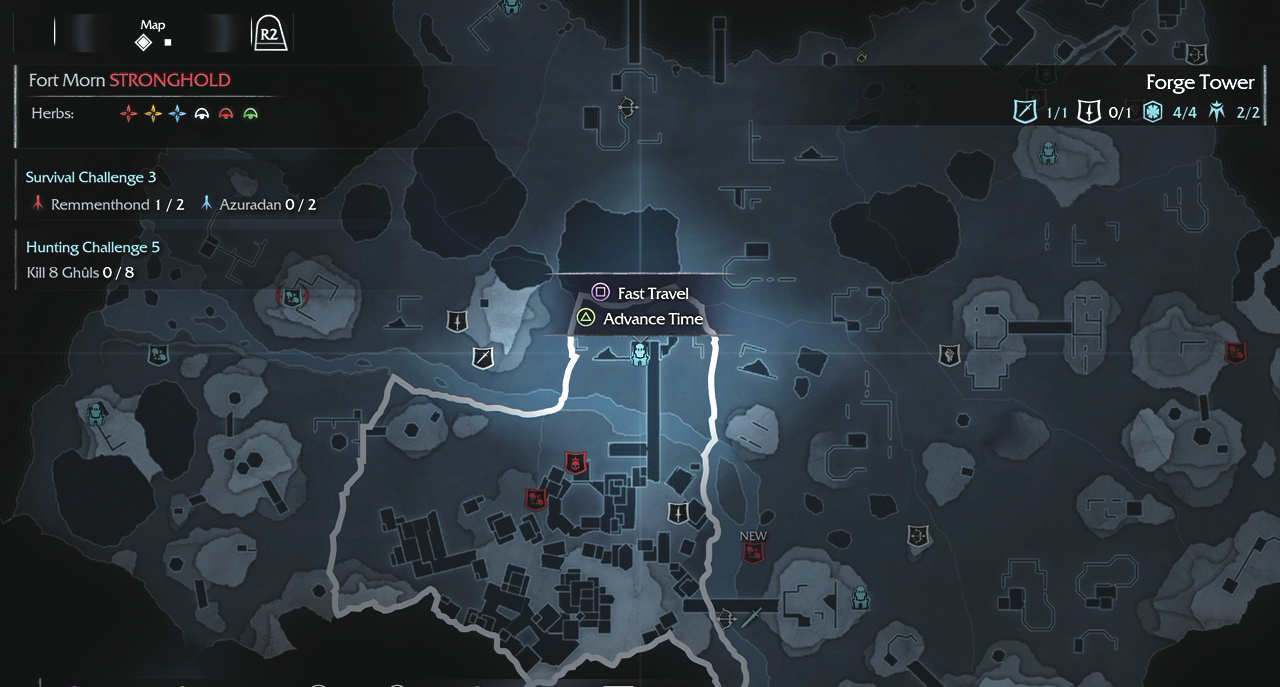Choose the Fast Travel option

[641, 293]
